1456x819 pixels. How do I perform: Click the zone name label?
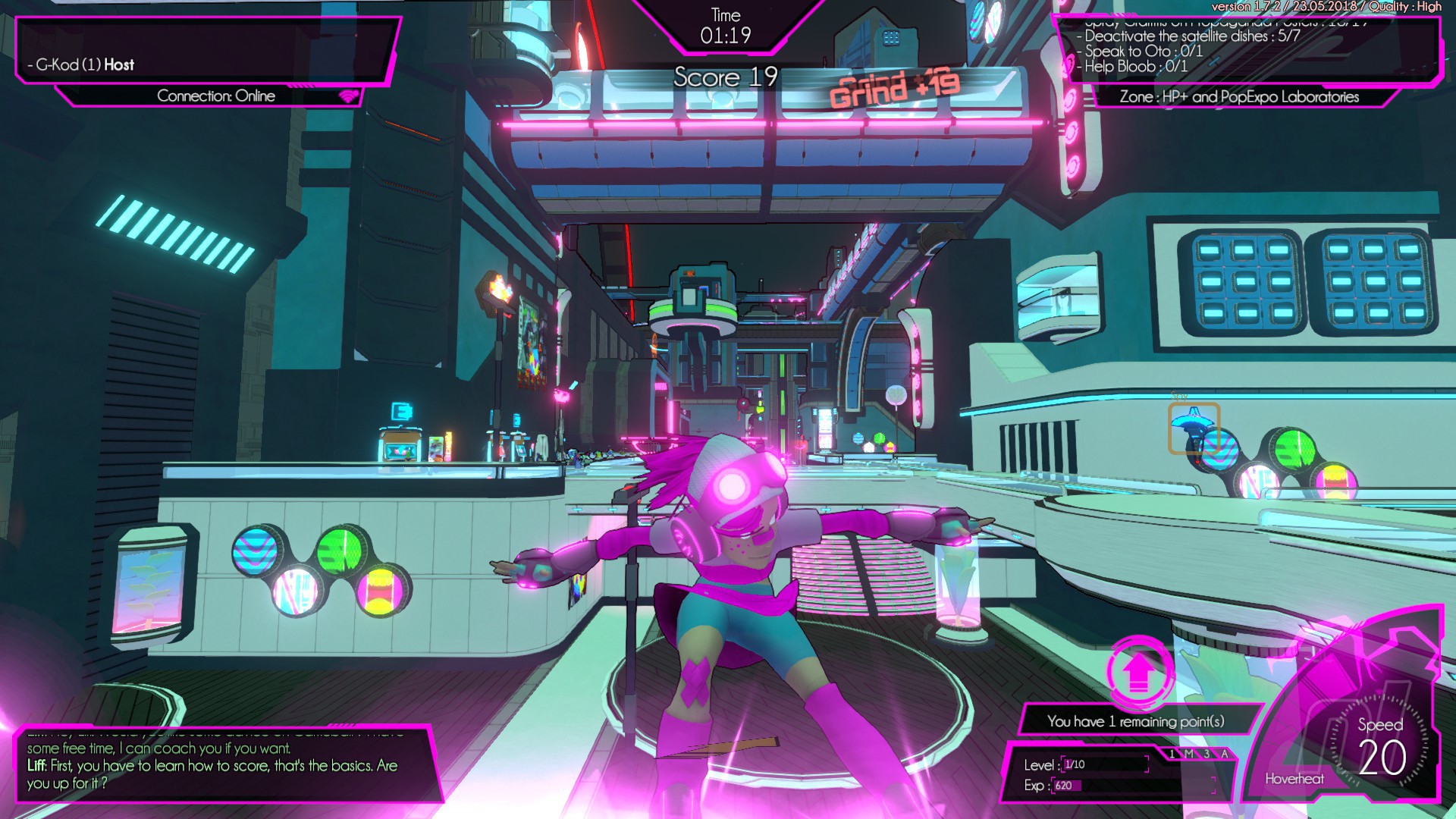pos(1238,97)
